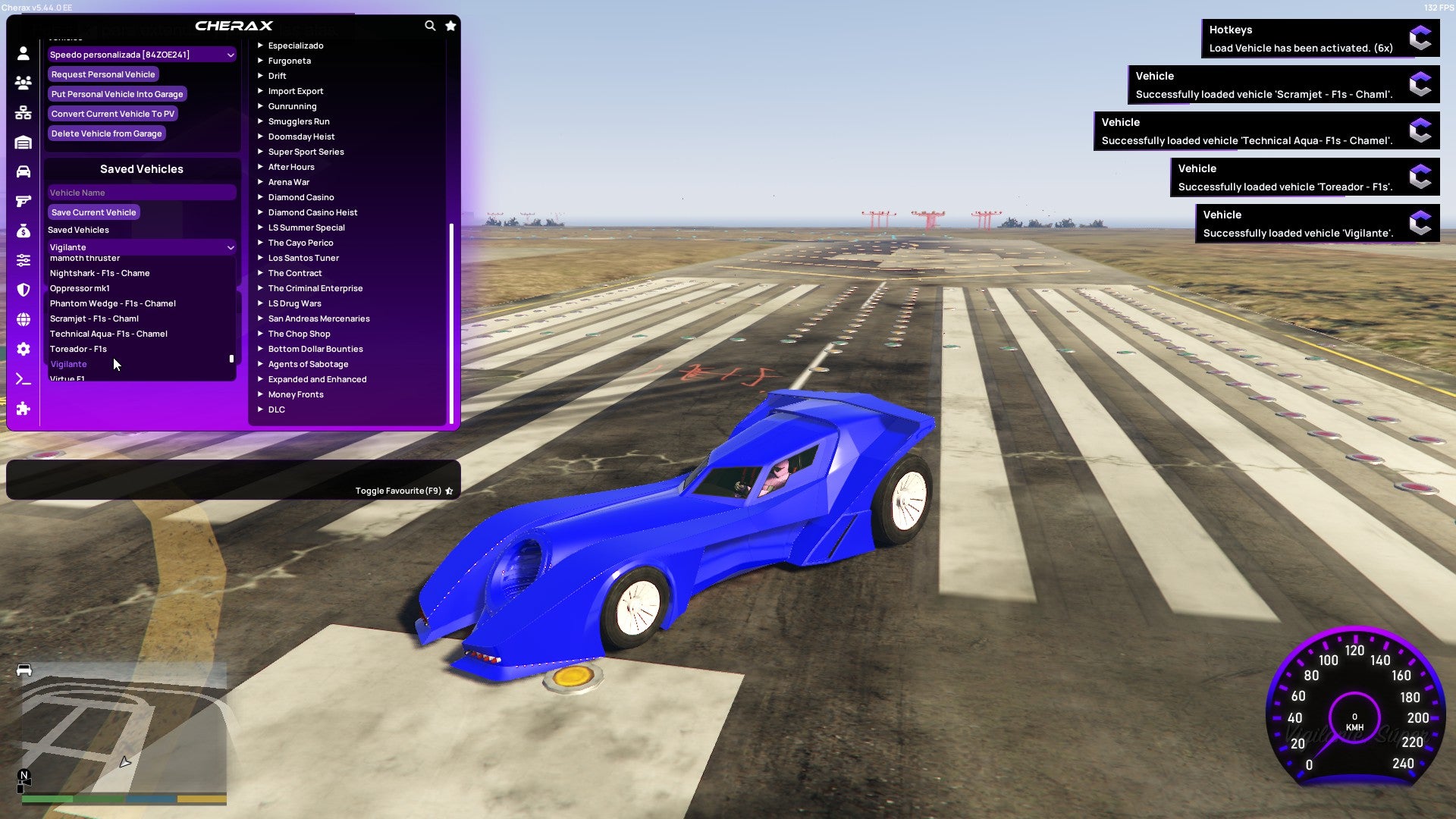Click the search magnifier in the Cherax header

(x=429, y=25)
